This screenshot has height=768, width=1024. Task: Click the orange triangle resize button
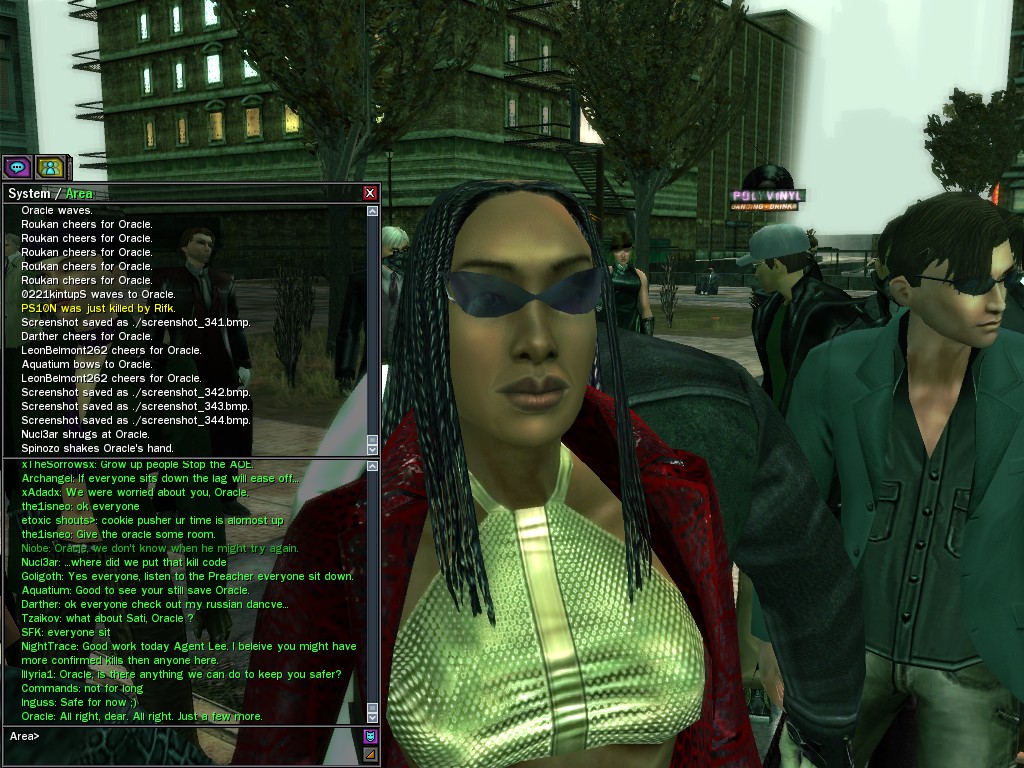click(x=370, y=754)
